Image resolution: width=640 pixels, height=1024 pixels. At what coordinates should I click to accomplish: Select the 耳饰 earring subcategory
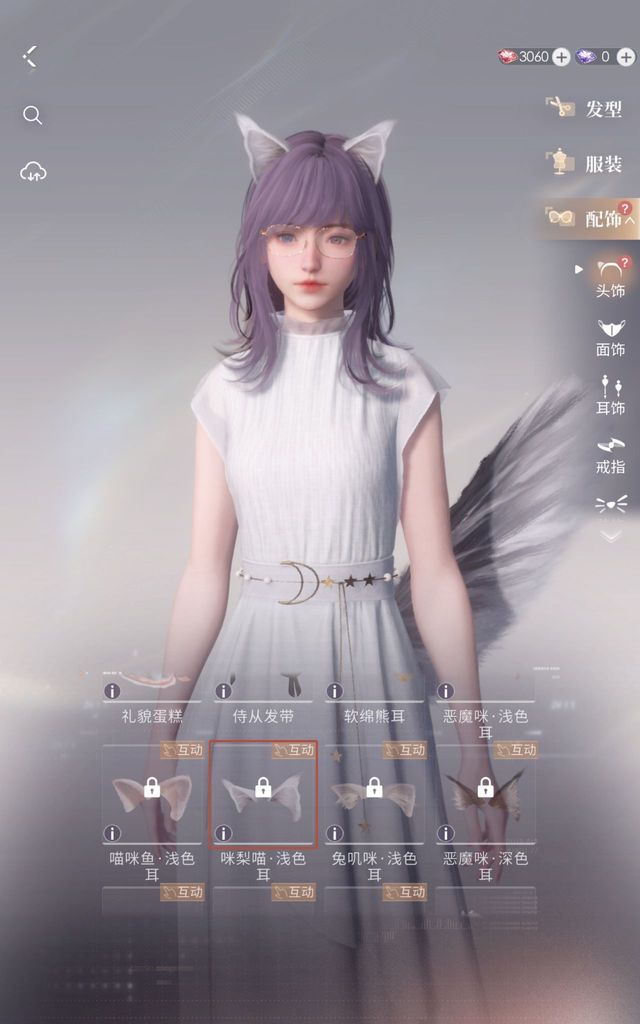tap(610, 395)
